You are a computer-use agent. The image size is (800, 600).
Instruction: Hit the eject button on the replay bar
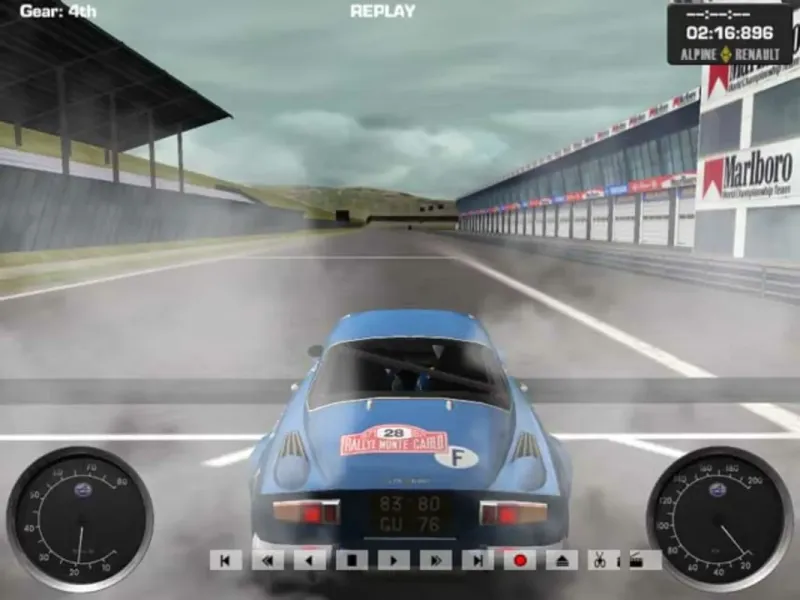(x=562, y=560)
